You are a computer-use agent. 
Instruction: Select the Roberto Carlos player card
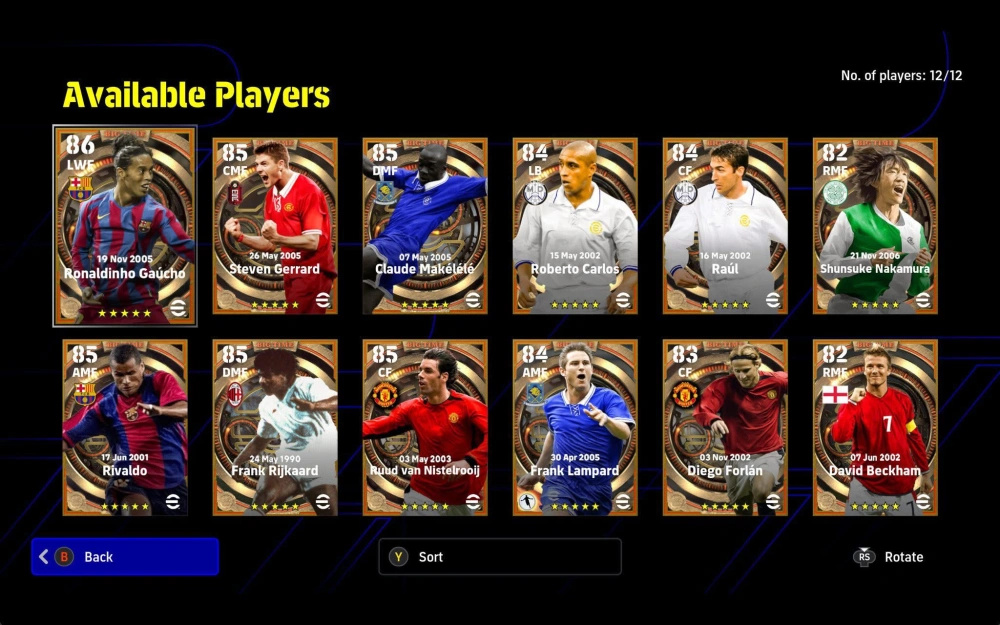[575, 226]
